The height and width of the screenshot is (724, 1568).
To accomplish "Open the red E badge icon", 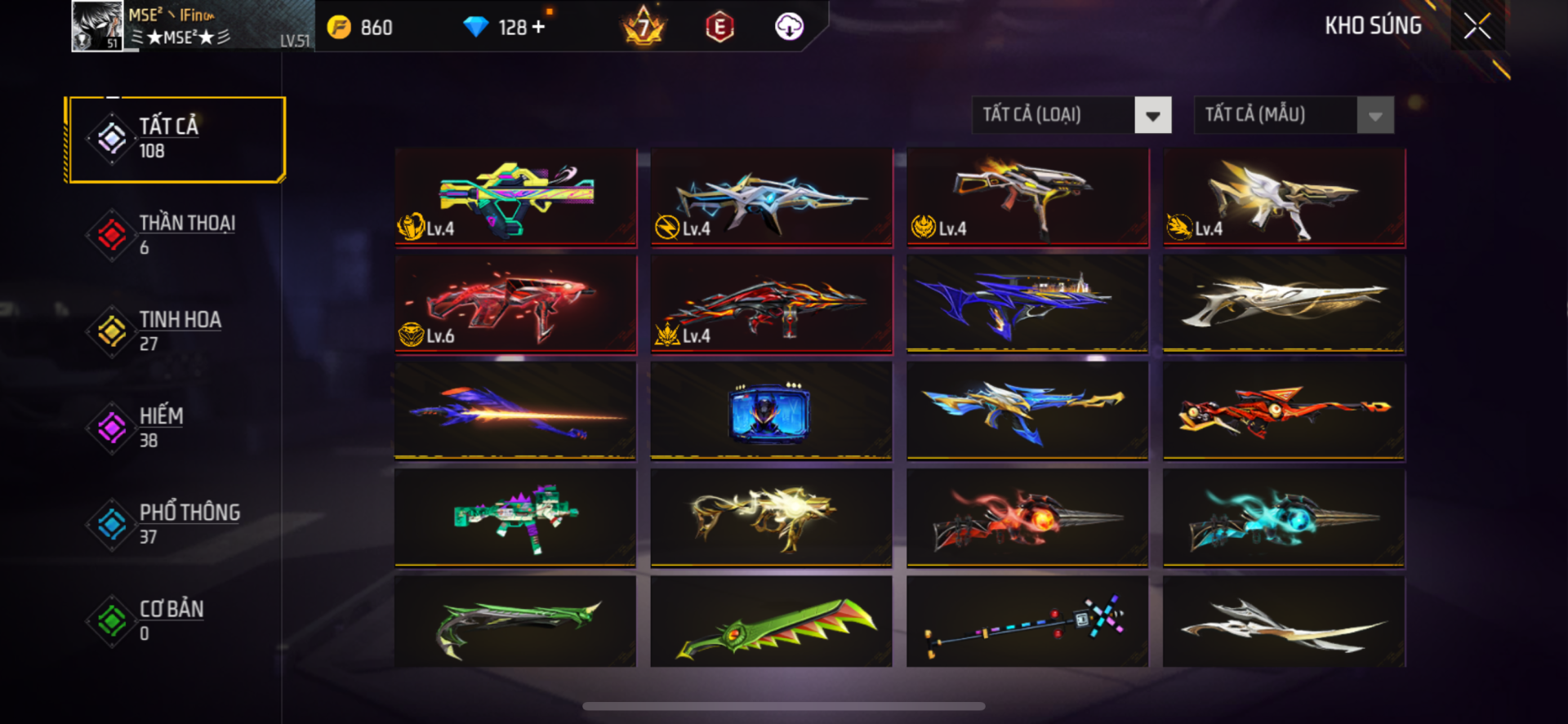I will [719, 27].
